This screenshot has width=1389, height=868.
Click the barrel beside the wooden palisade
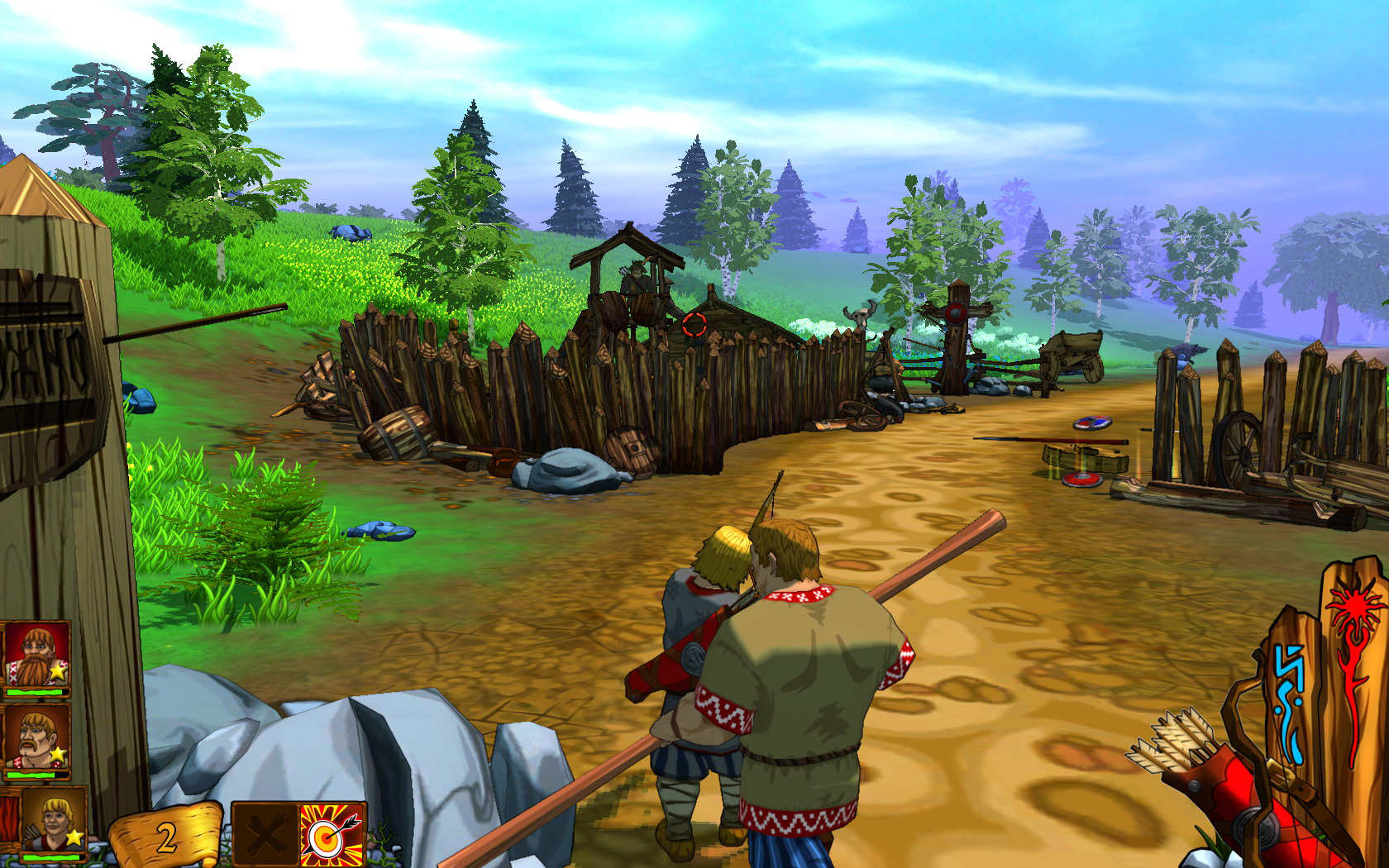(397, 432)
